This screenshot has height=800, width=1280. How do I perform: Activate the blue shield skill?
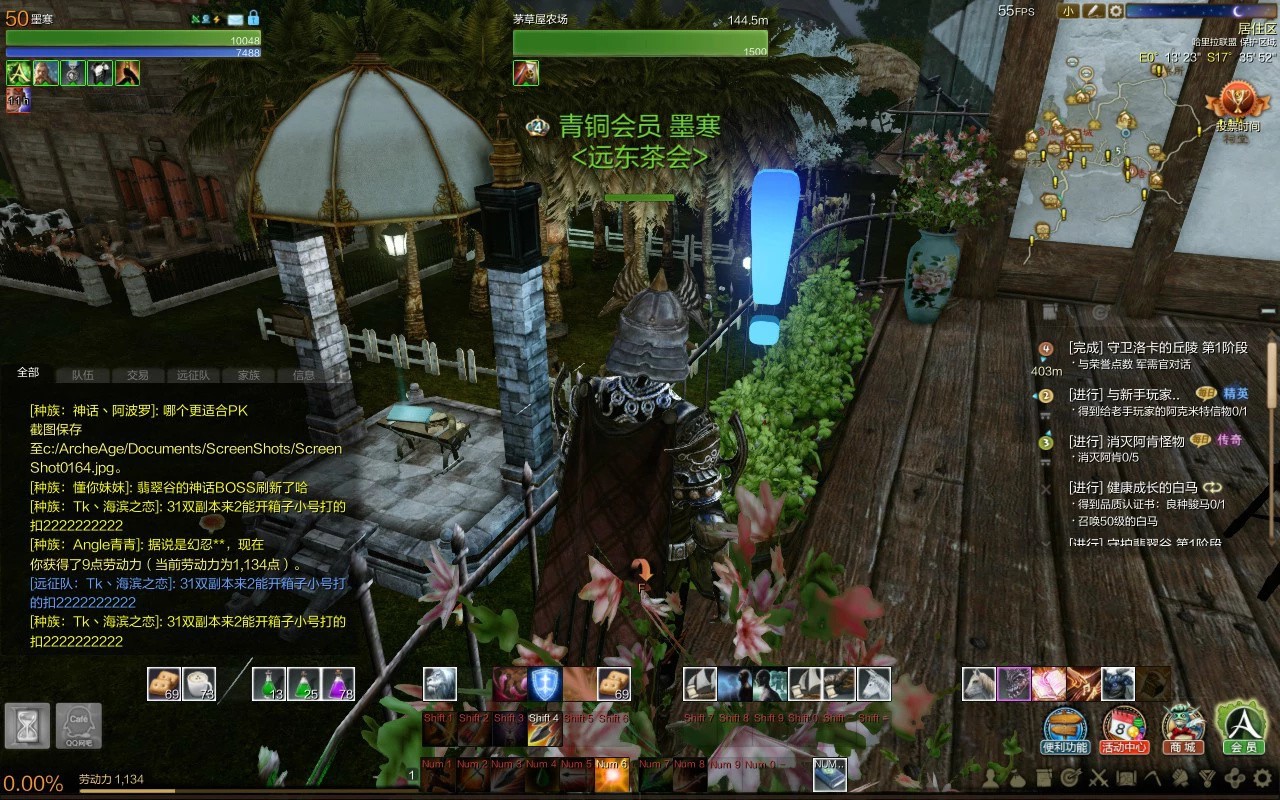[x=545, y=684]
